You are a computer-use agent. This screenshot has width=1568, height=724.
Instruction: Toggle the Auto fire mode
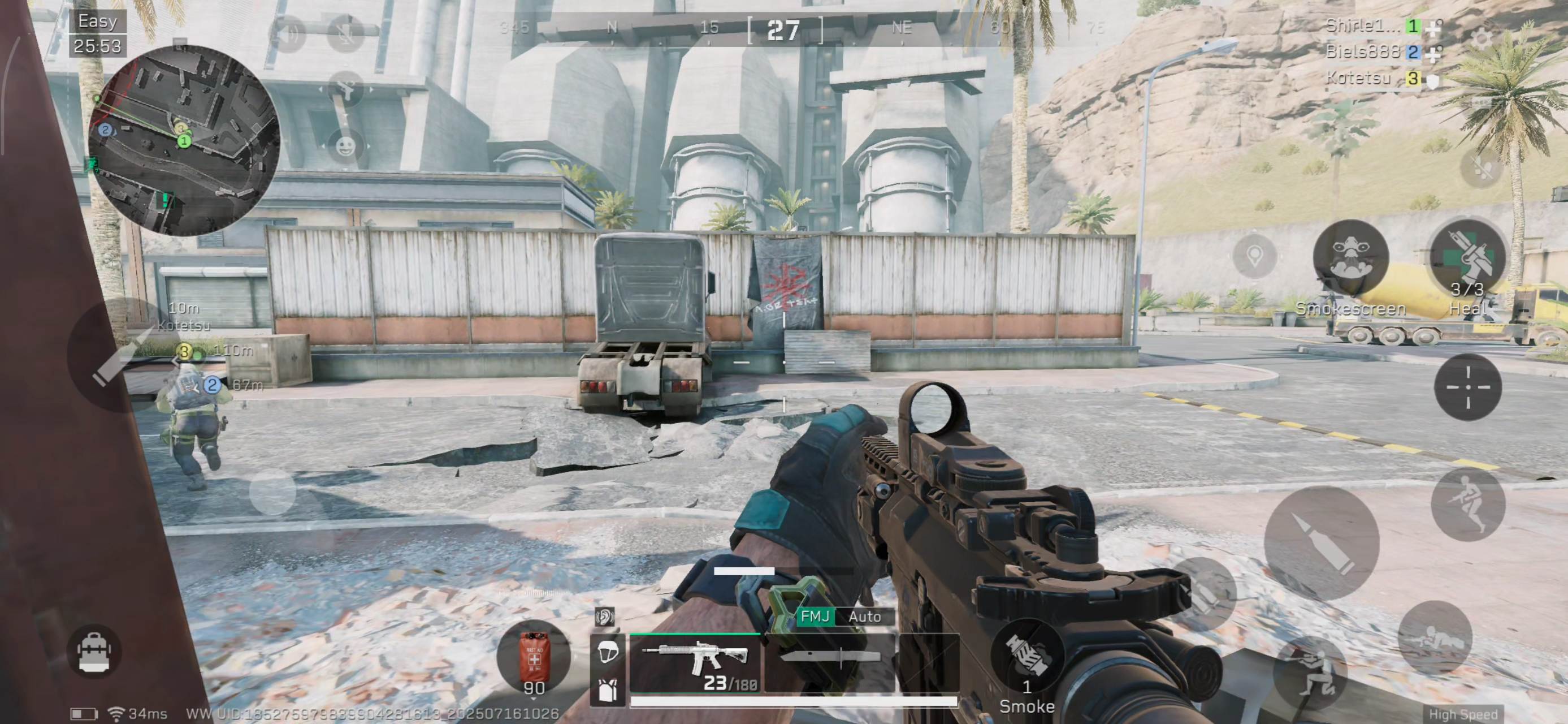pos(864,617)
